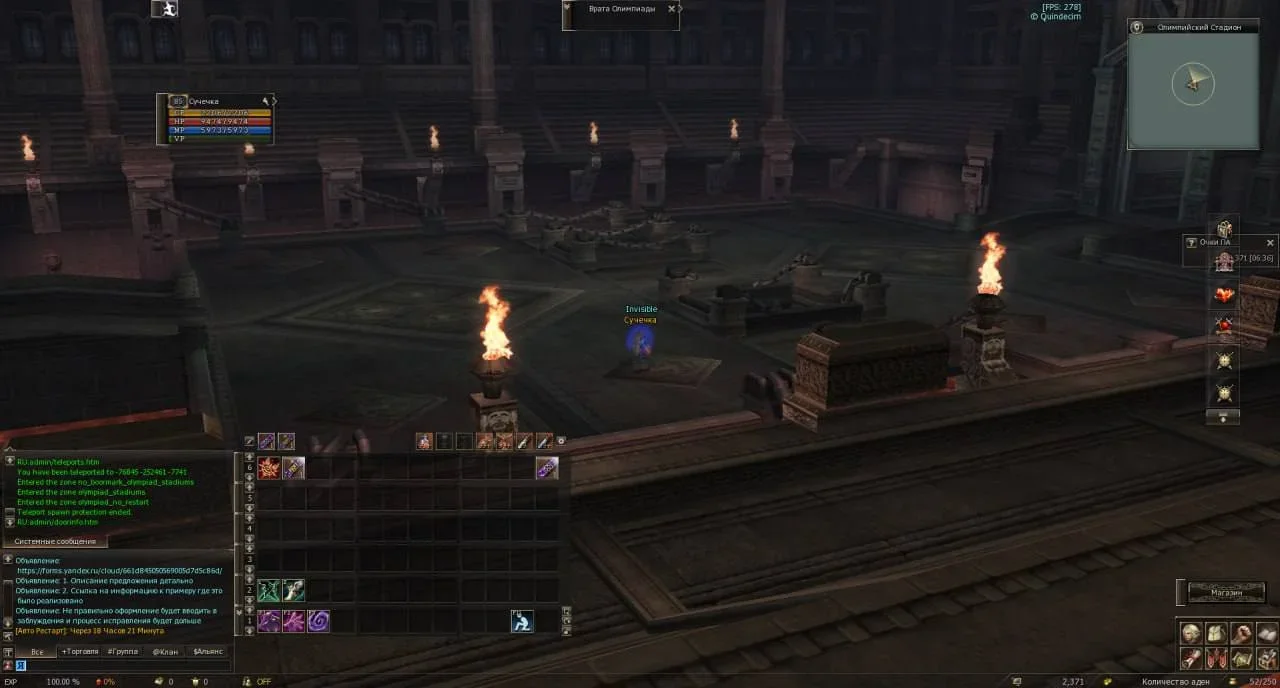Choose the $Альянс chat tab
The image size is (1280, 688).
[x=208, y=651]
